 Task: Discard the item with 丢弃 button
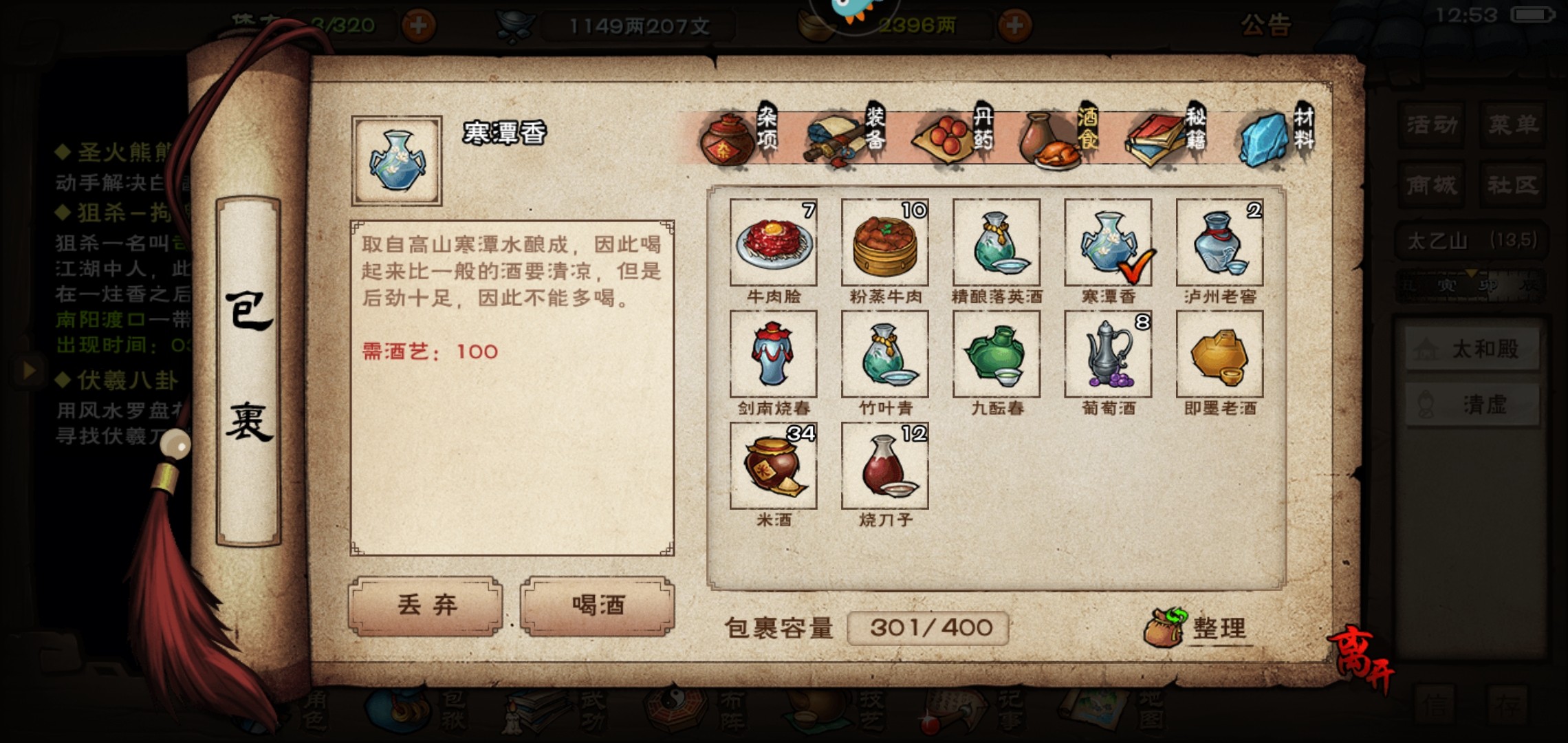click(x=426, y=605)
